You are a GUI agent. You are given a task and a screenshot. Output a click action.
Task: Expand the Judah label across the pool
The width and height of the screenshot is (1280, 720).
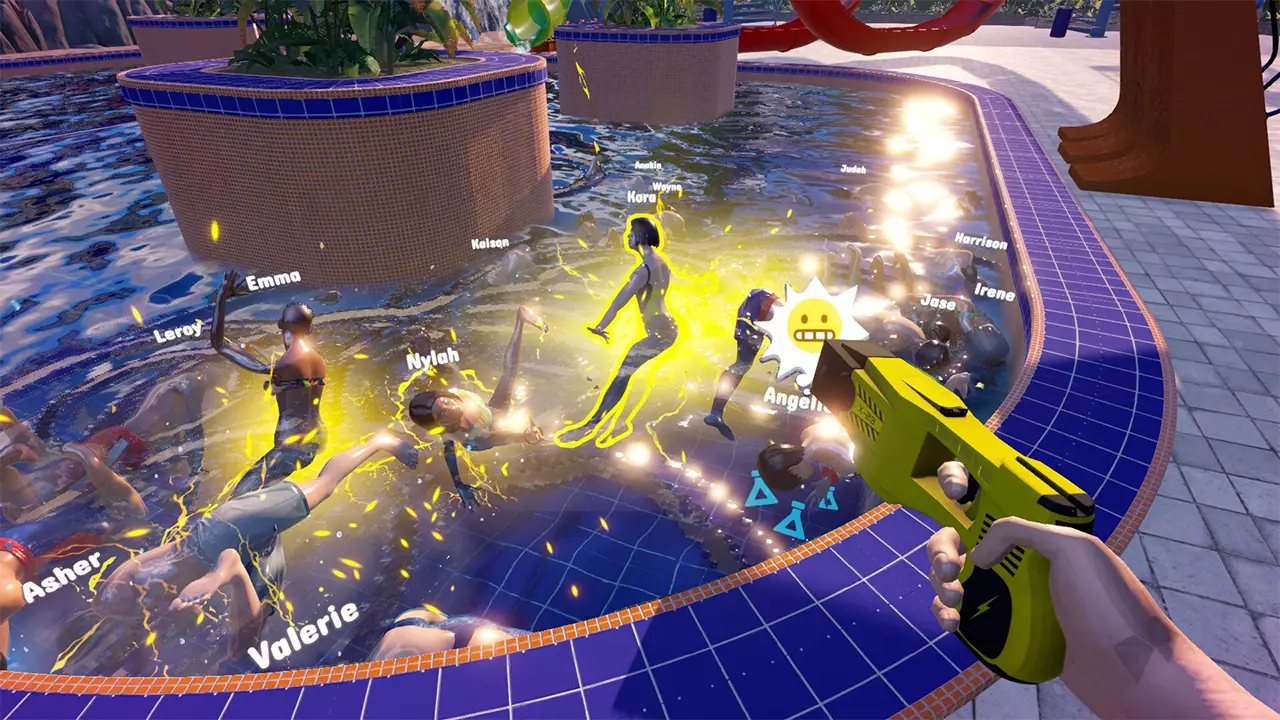[854, 170]
